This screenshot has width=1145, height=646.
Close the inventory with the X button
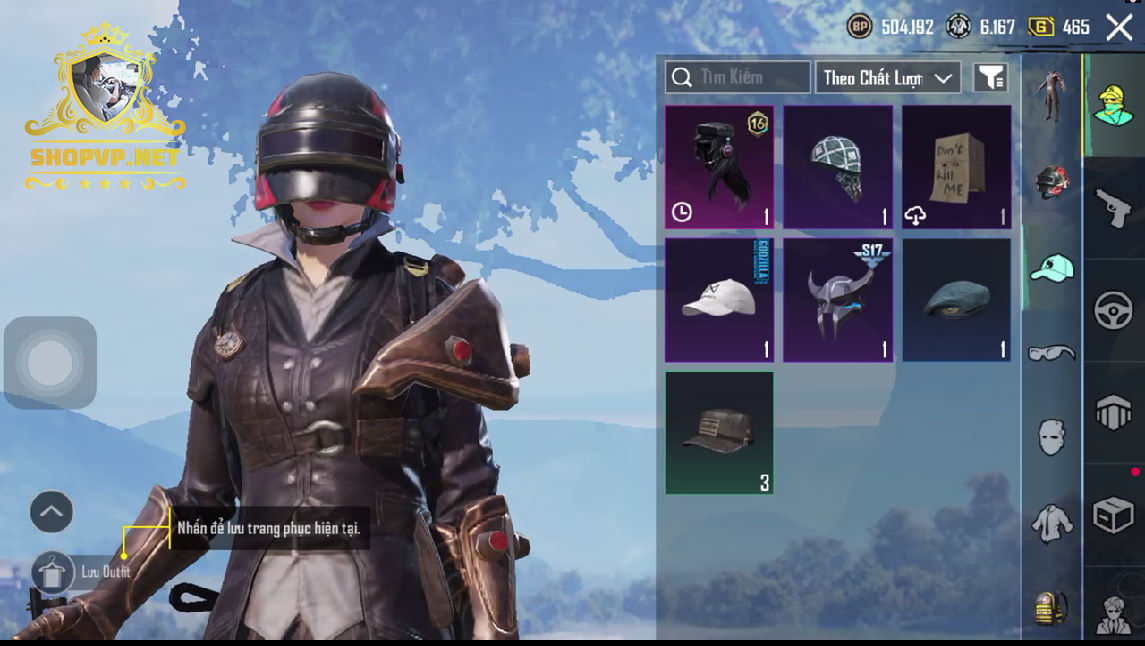[1119, 27]
